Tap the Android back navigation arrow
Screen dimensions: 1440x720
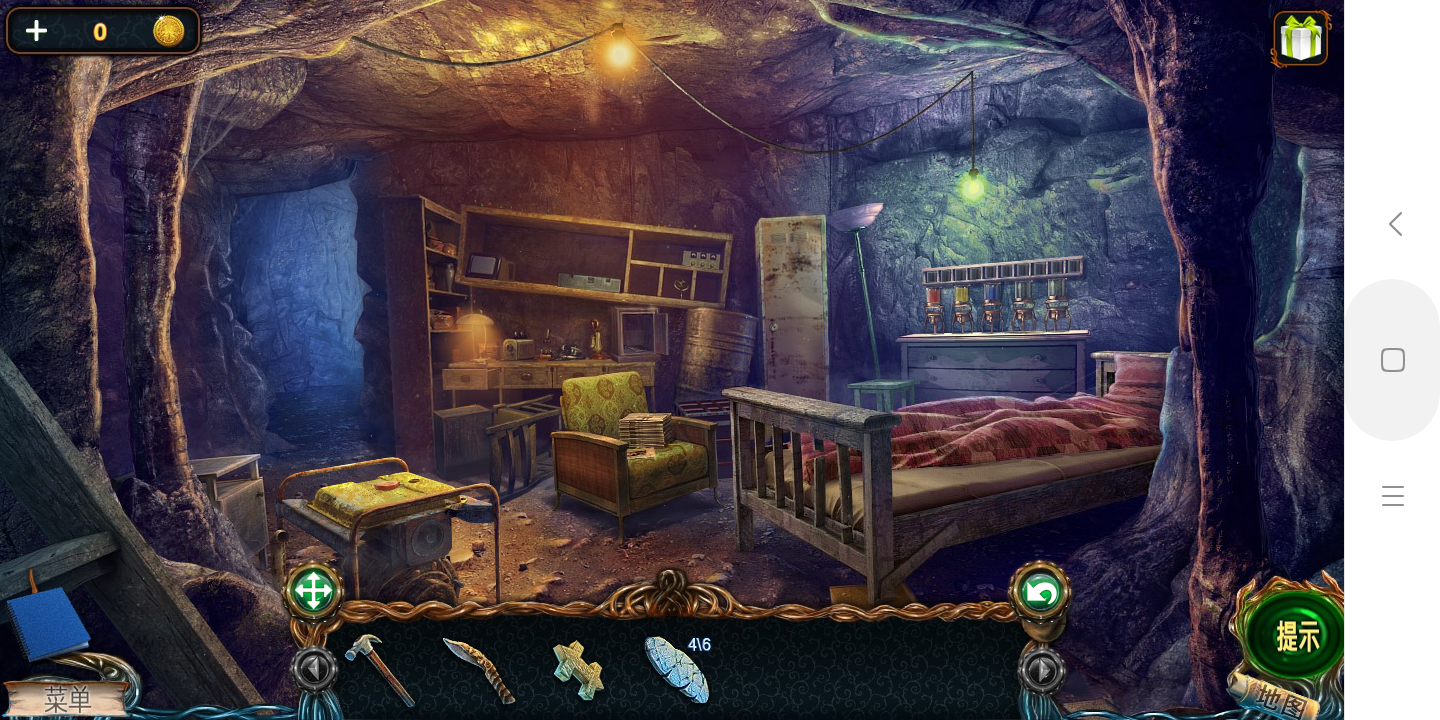pyautogui.click(x=1395, y=224)
